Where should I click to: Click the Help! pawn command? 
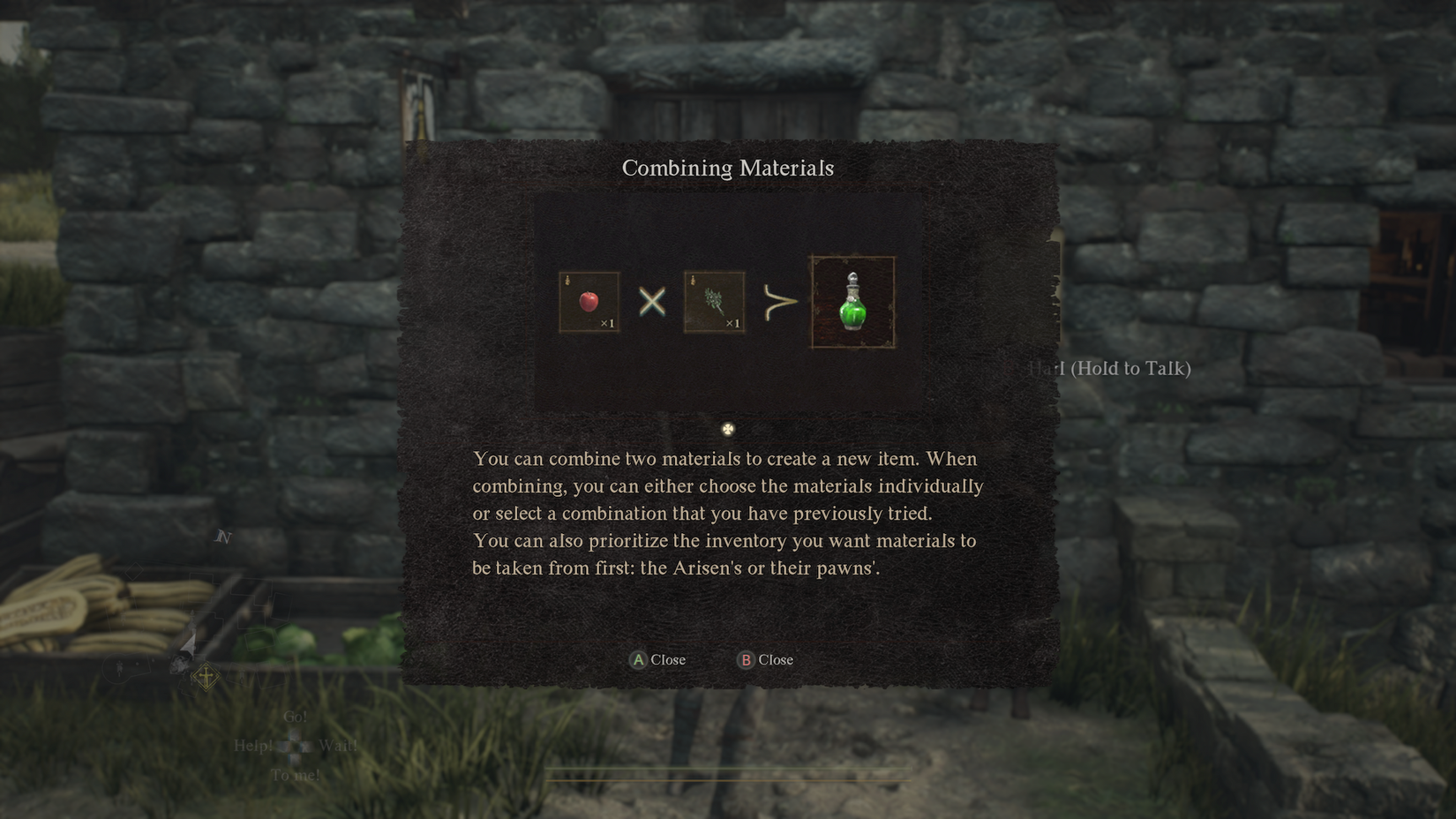click(253, 746)
